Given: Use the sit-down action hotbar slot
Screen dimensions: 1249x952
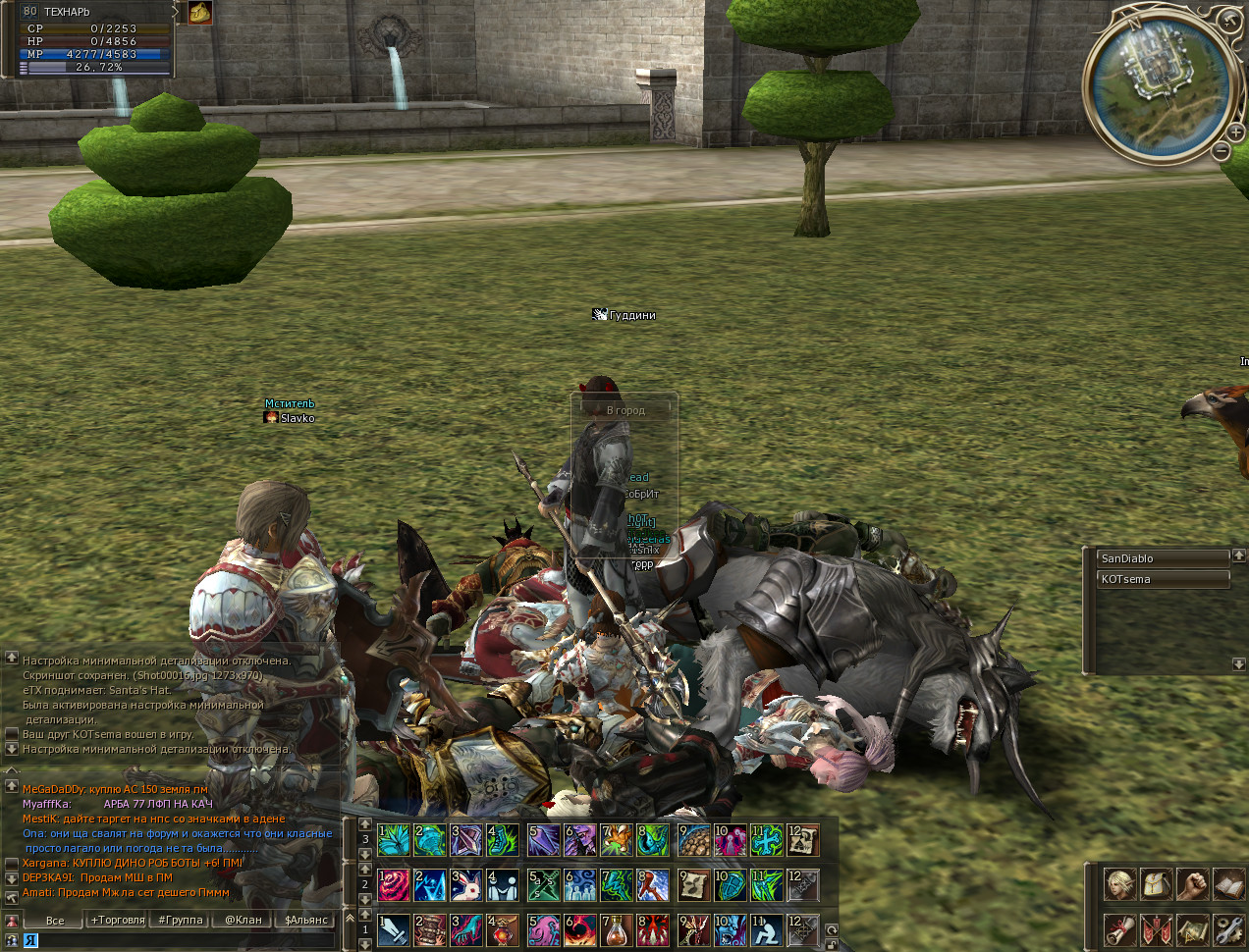Looking at the screenshot, I should coord(767,929).
